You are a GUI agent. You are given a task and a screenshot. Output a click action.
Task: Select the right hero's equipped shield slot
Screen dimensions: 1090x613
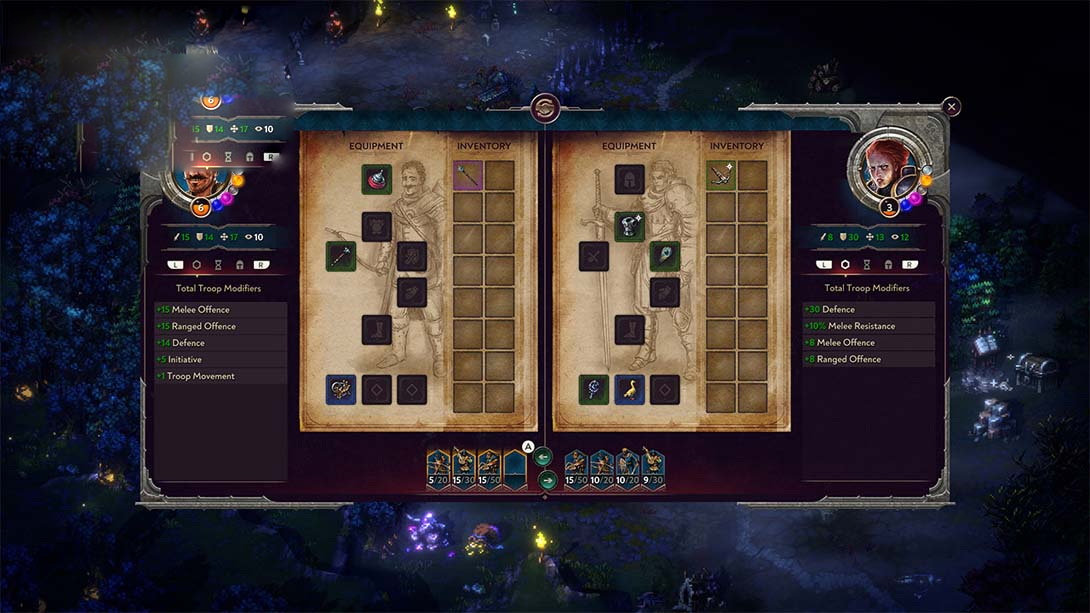coord(664,256)
